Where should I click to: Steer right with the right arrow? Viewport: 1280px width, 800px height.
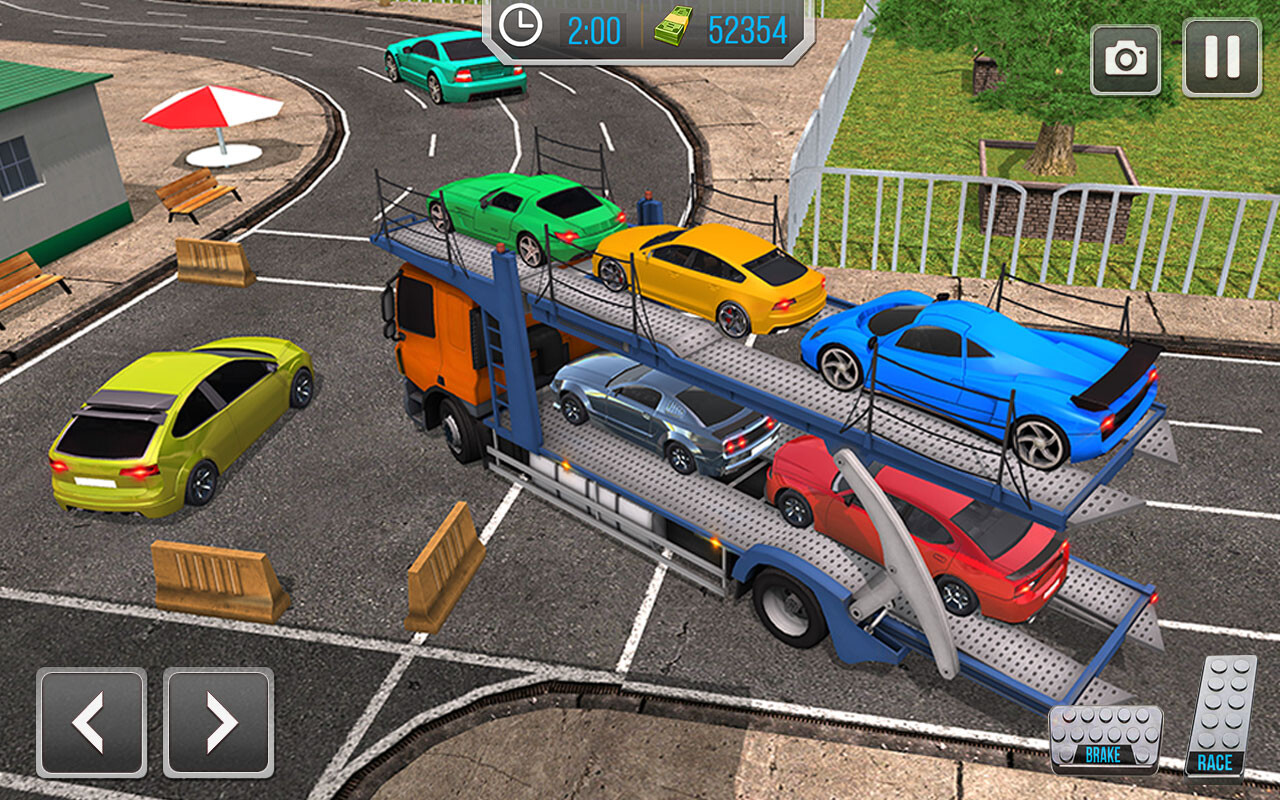(218, 722)
